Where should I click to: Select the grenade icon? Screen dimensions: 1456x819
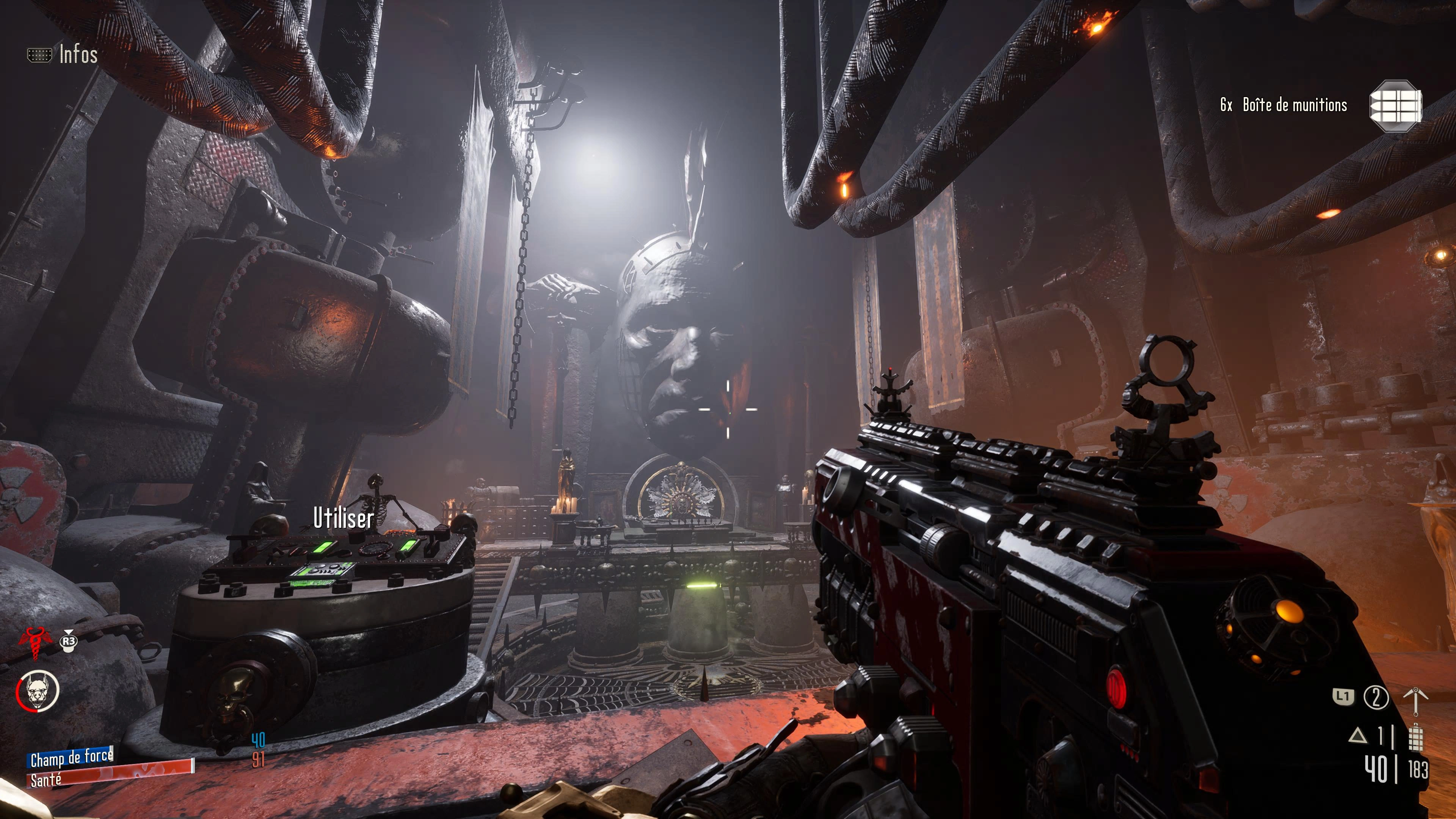(x=1415, y=736)
